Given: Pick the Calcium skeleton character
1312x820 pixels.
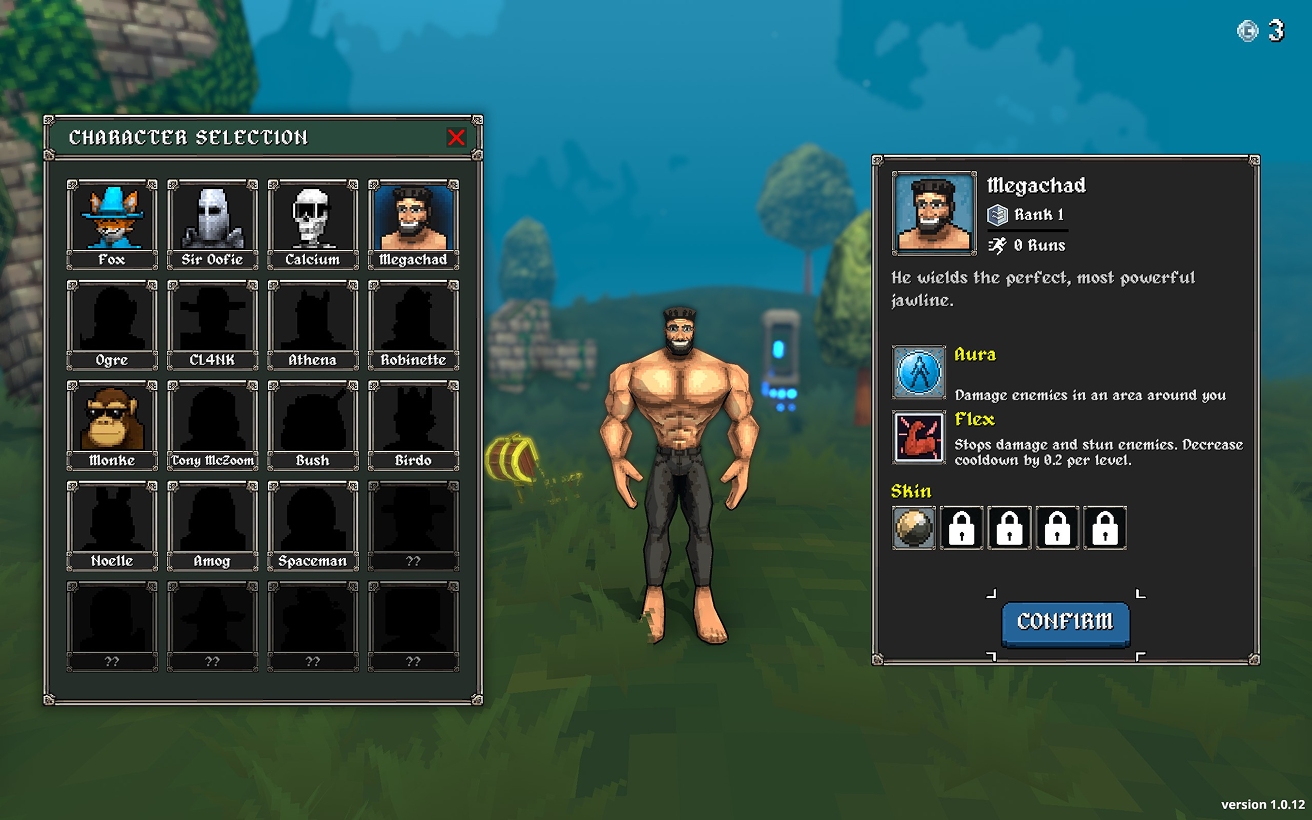Looking at the screenshot, I should [313, 222].
